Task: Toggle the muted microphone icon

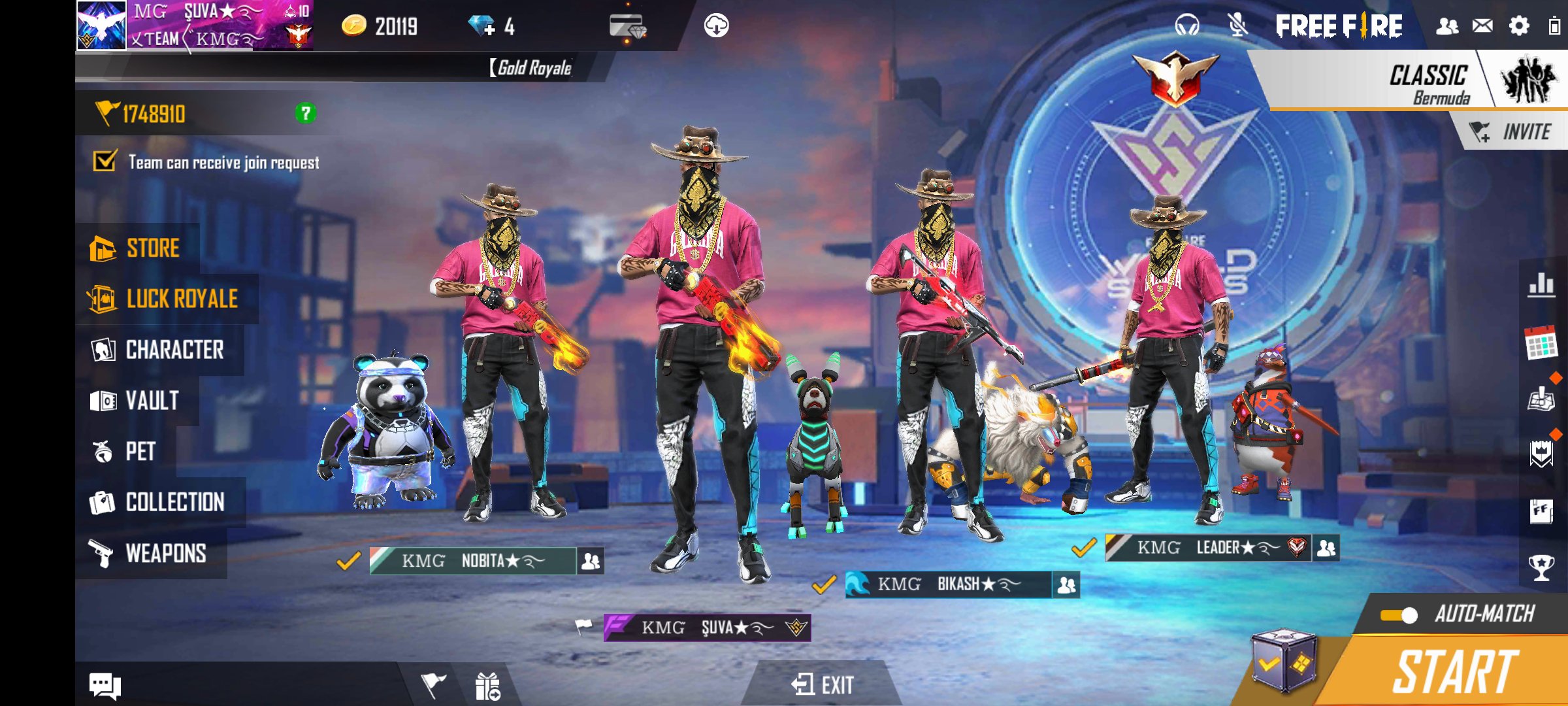Action: click(1237, 26)
